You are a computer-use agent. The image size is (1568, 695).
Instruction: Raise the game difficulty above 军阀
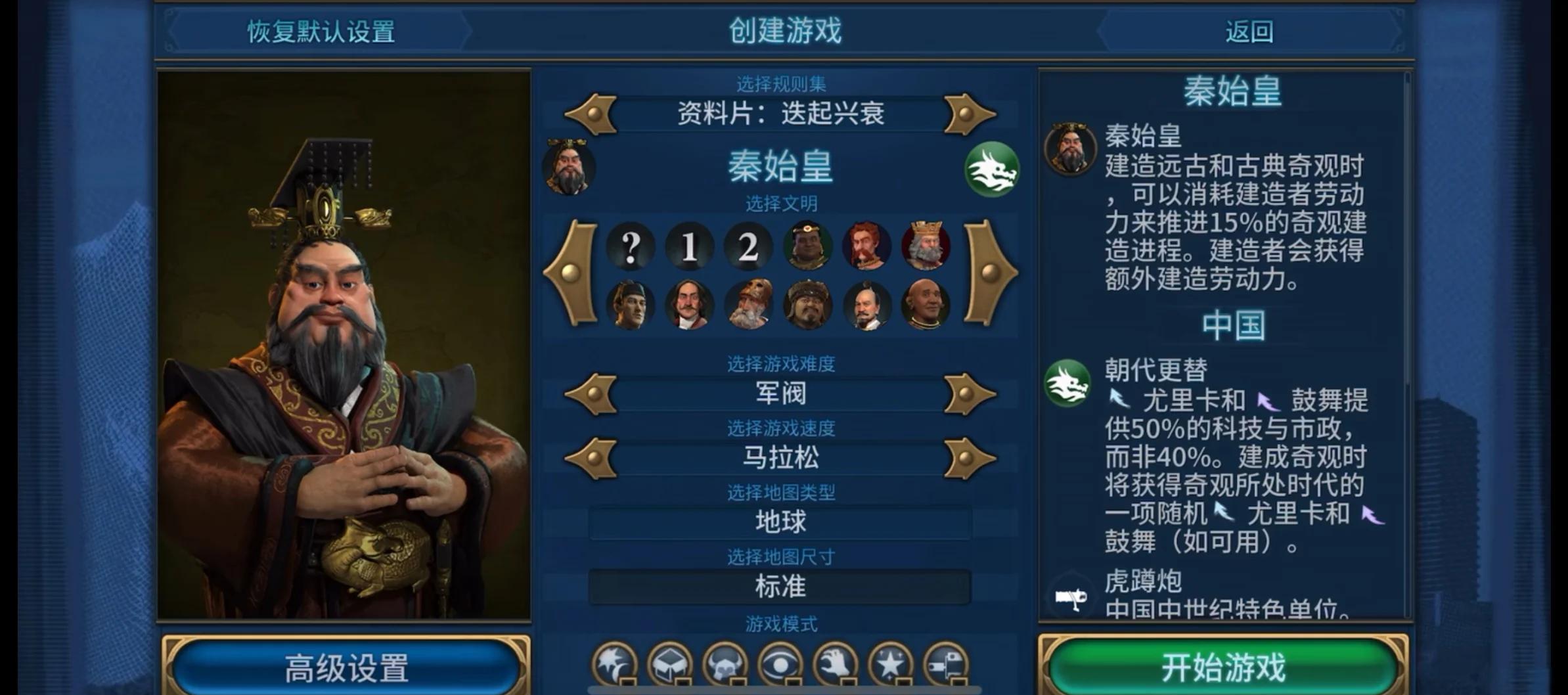(x=969, y=393)
